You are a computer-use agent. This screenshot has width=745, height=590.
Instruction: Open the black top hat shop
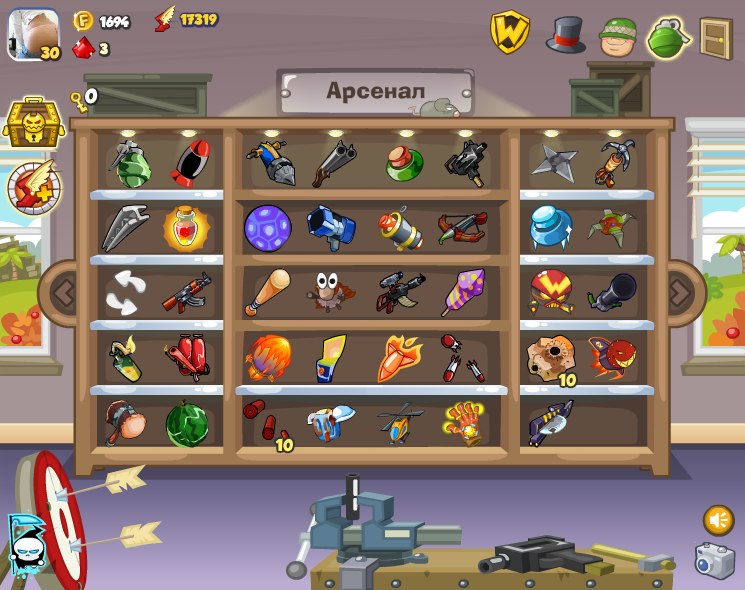[565, 35]
